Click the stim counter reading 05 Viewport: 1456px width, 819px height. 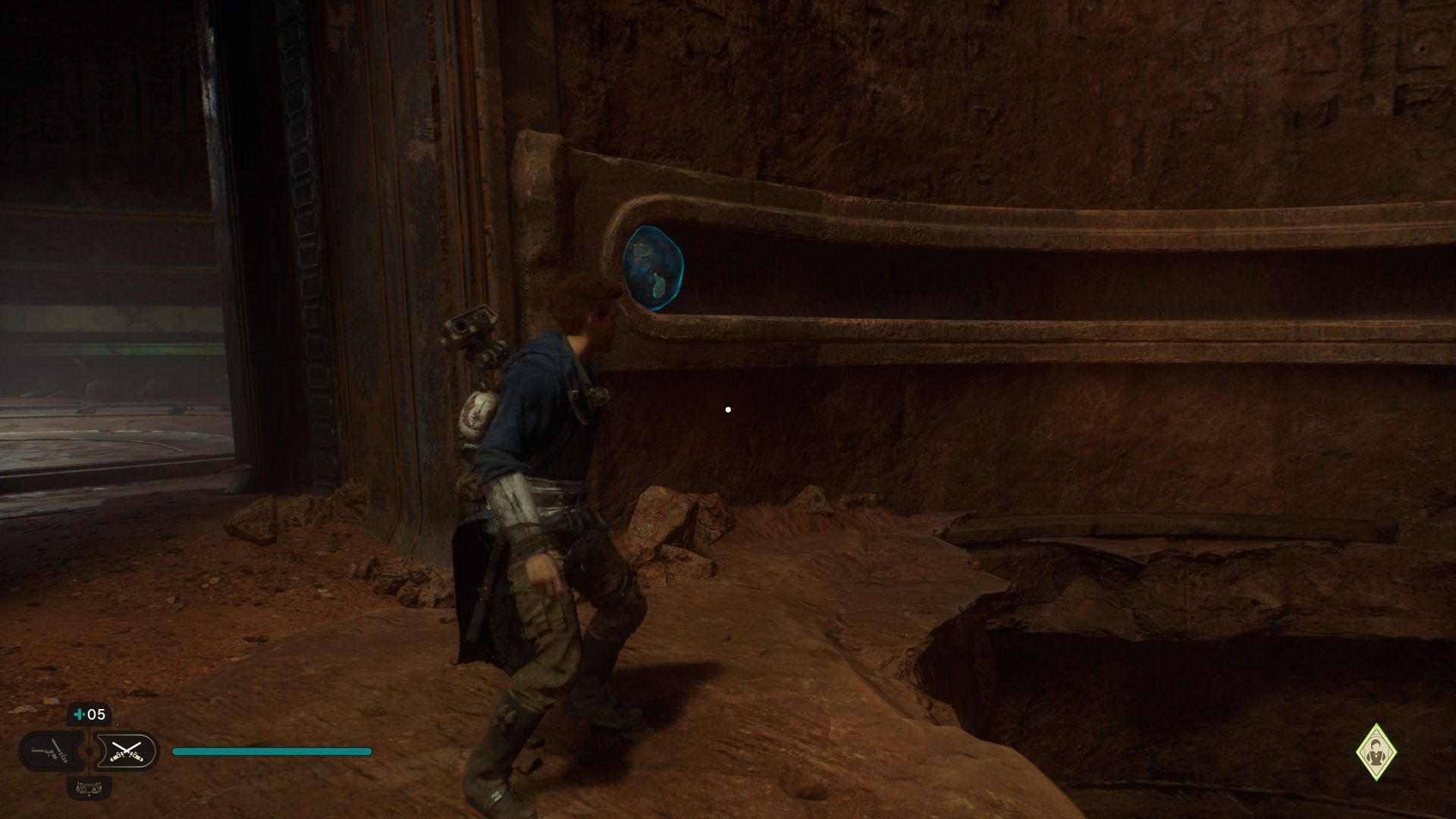(95, 714)
